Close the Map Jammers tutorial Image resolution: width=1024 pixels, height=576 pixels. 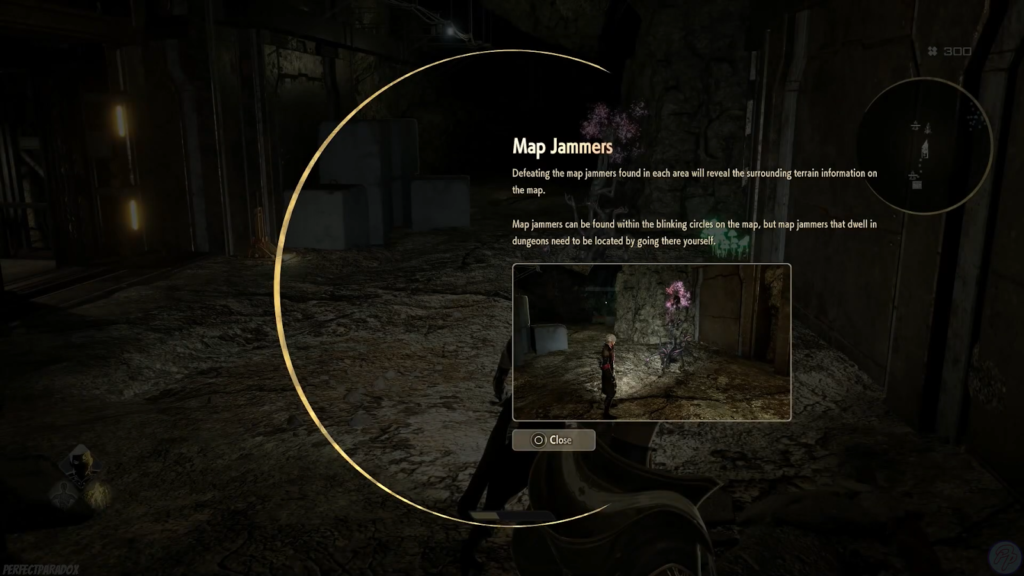[553, 440]
